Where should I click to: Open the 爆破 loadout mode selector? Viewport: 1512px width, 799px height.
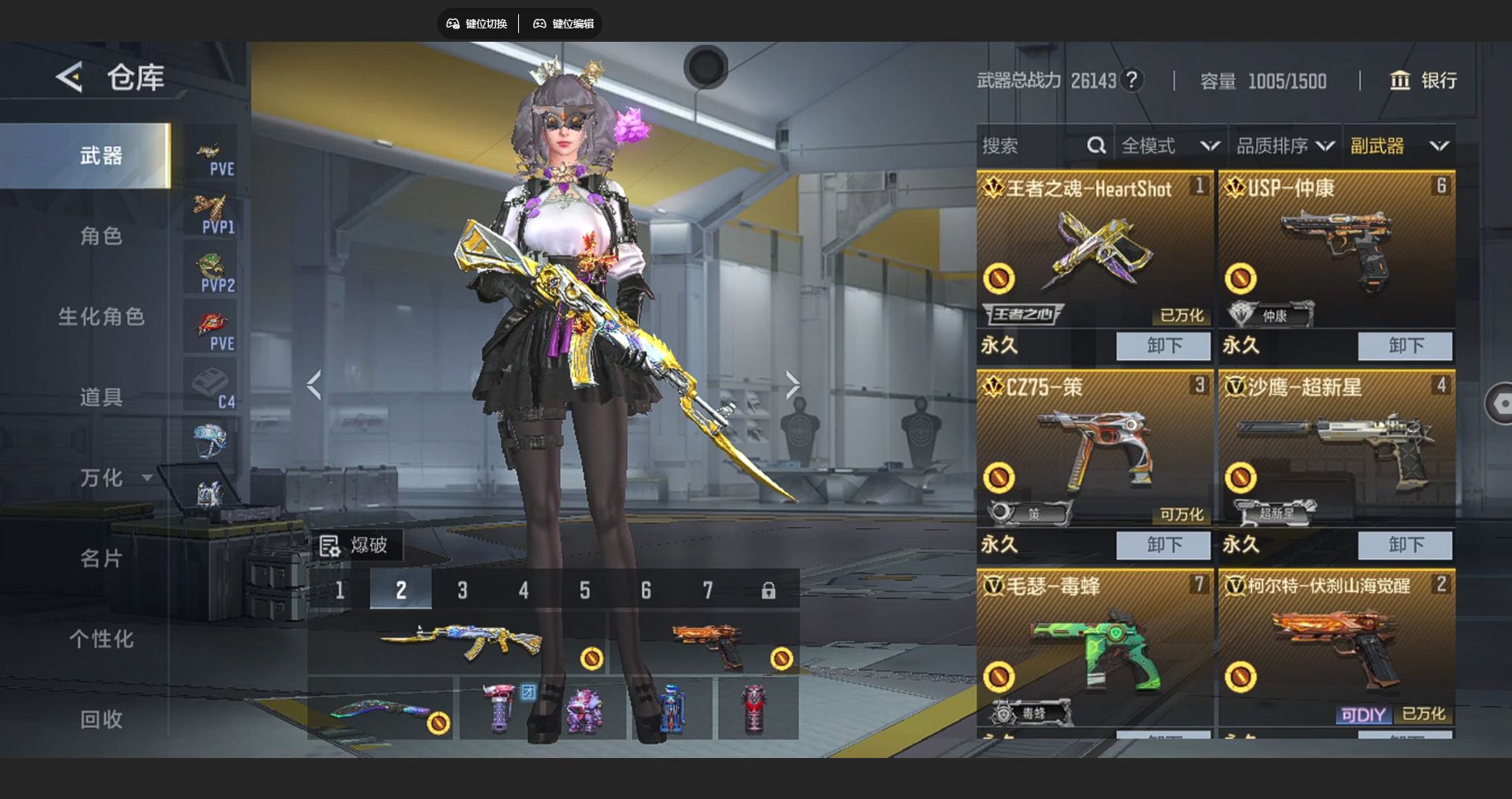[354, 545]
